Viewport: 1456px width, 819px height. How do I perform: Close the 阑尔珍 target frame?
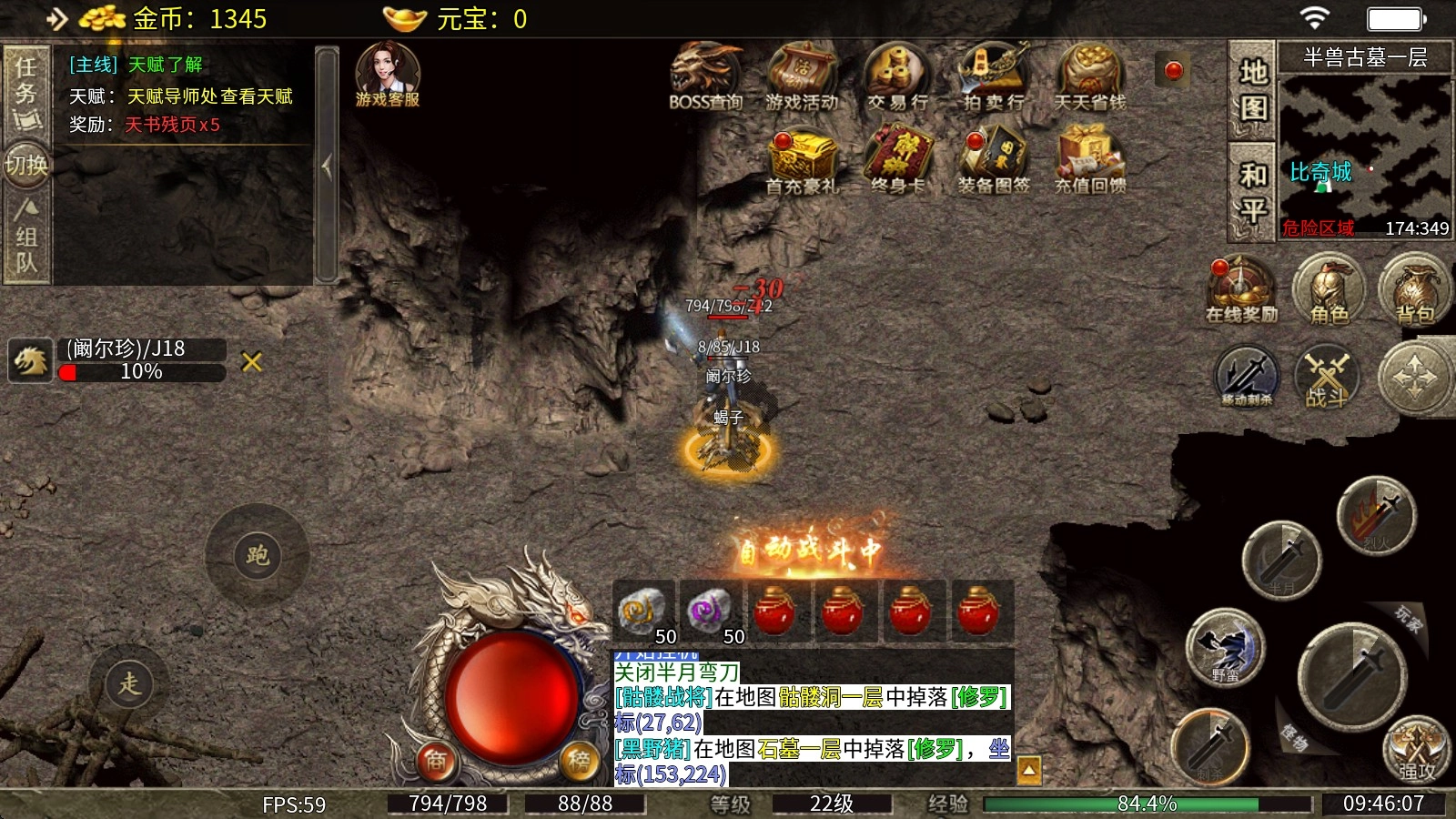click(252, 362)
